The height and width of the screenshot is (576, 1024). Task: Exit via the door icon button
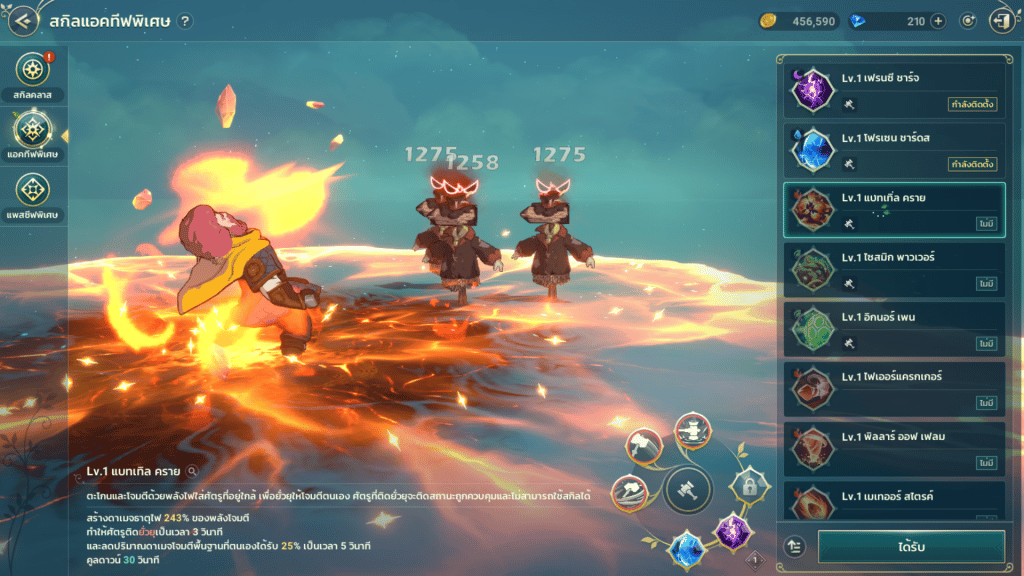(x=999, y=21)
